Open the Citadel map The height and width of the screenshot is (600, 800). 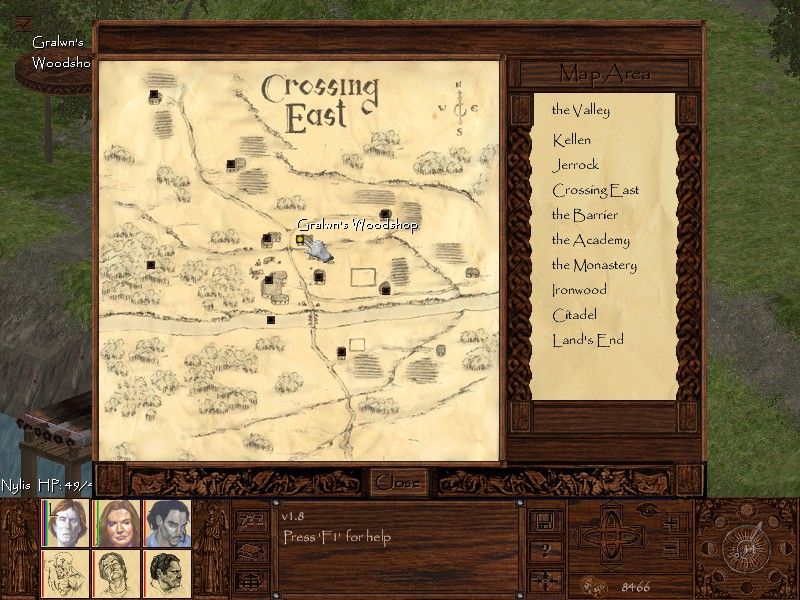(x=574, y=315)
